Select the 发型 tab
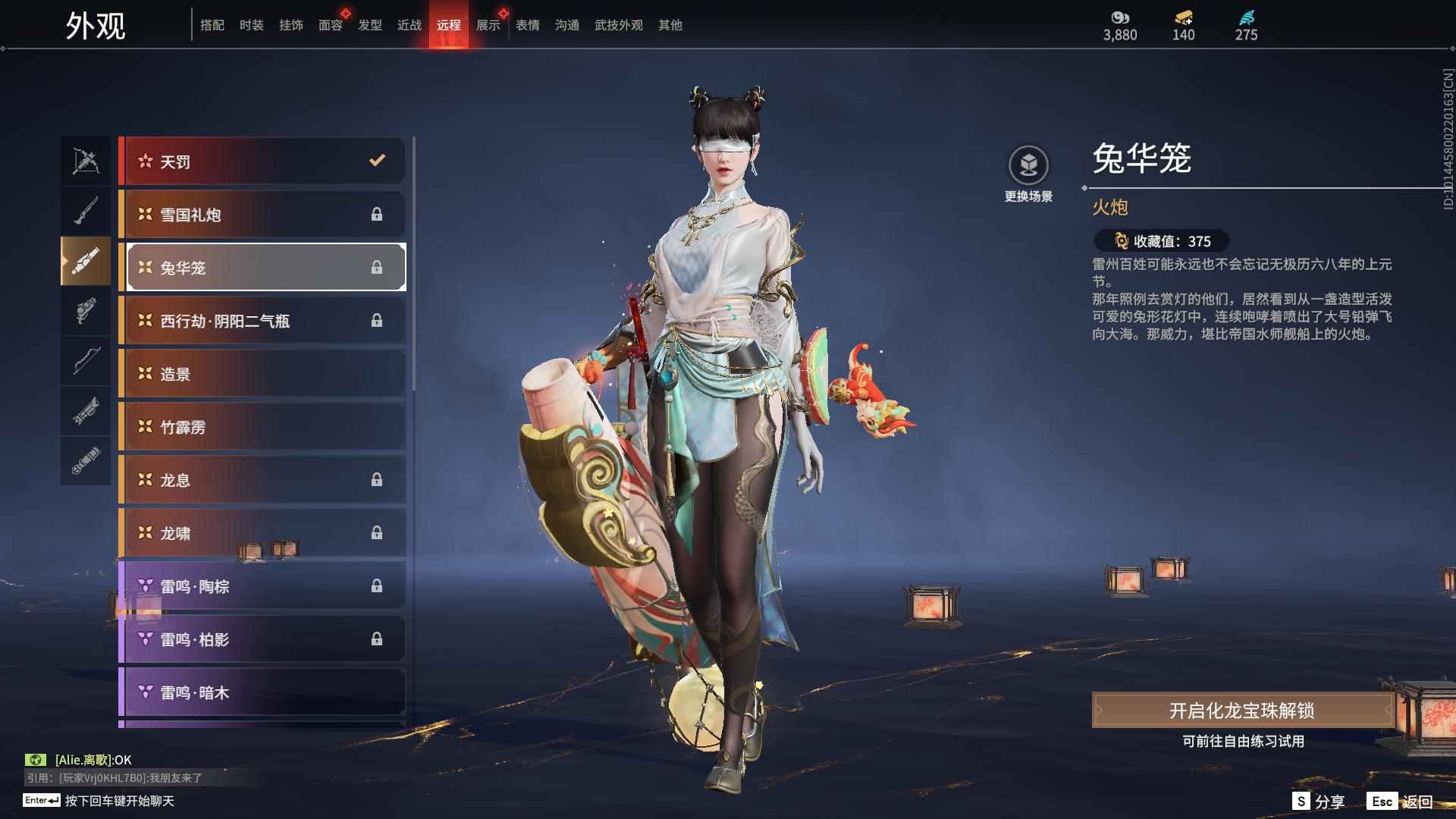 pyautogui.click(x=369, y=25)
